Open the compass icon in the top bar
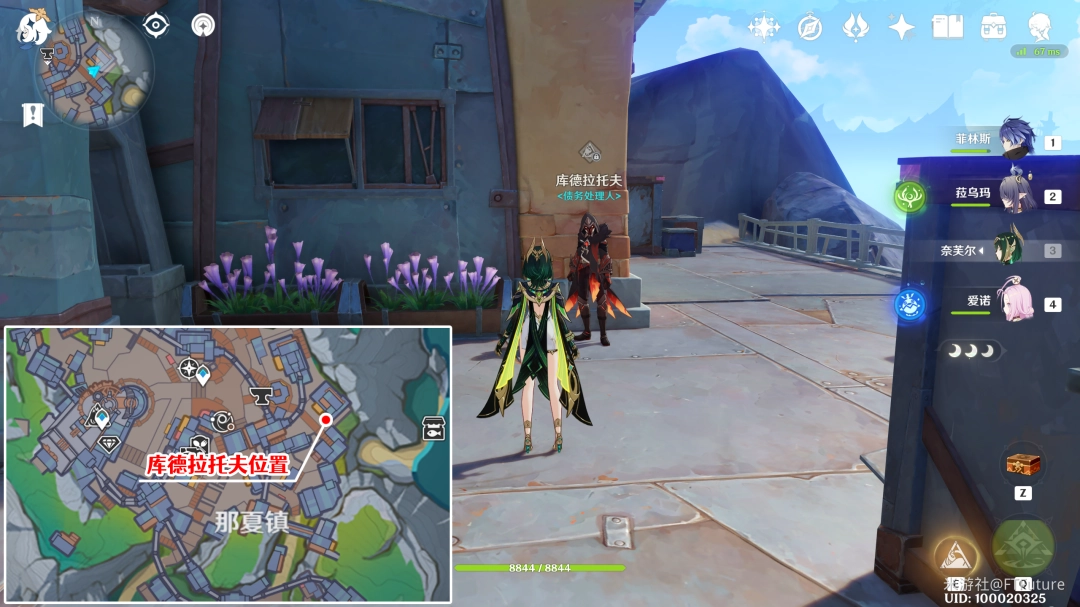1080x607 pixels. [810, 27]
